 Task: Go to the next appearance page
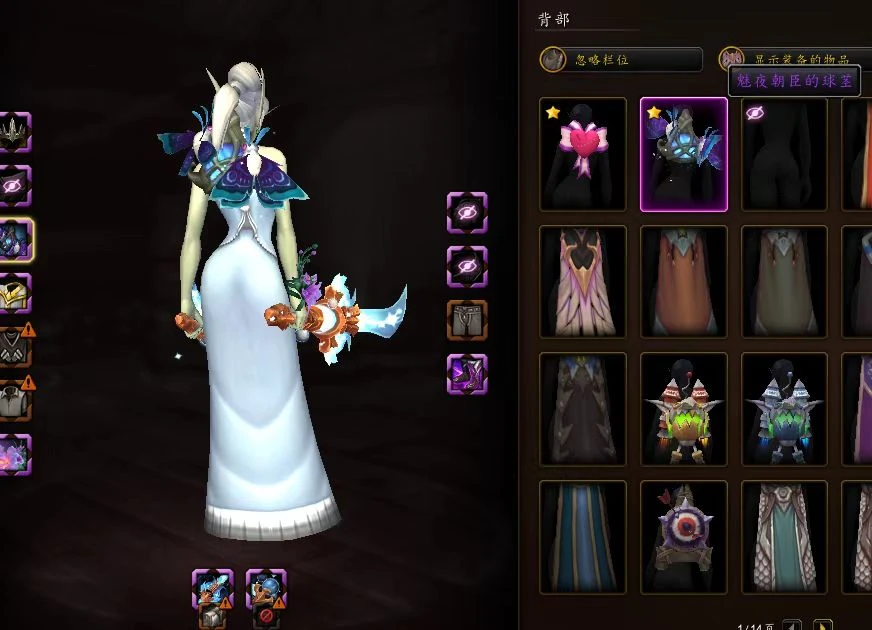tap(822, 626)
